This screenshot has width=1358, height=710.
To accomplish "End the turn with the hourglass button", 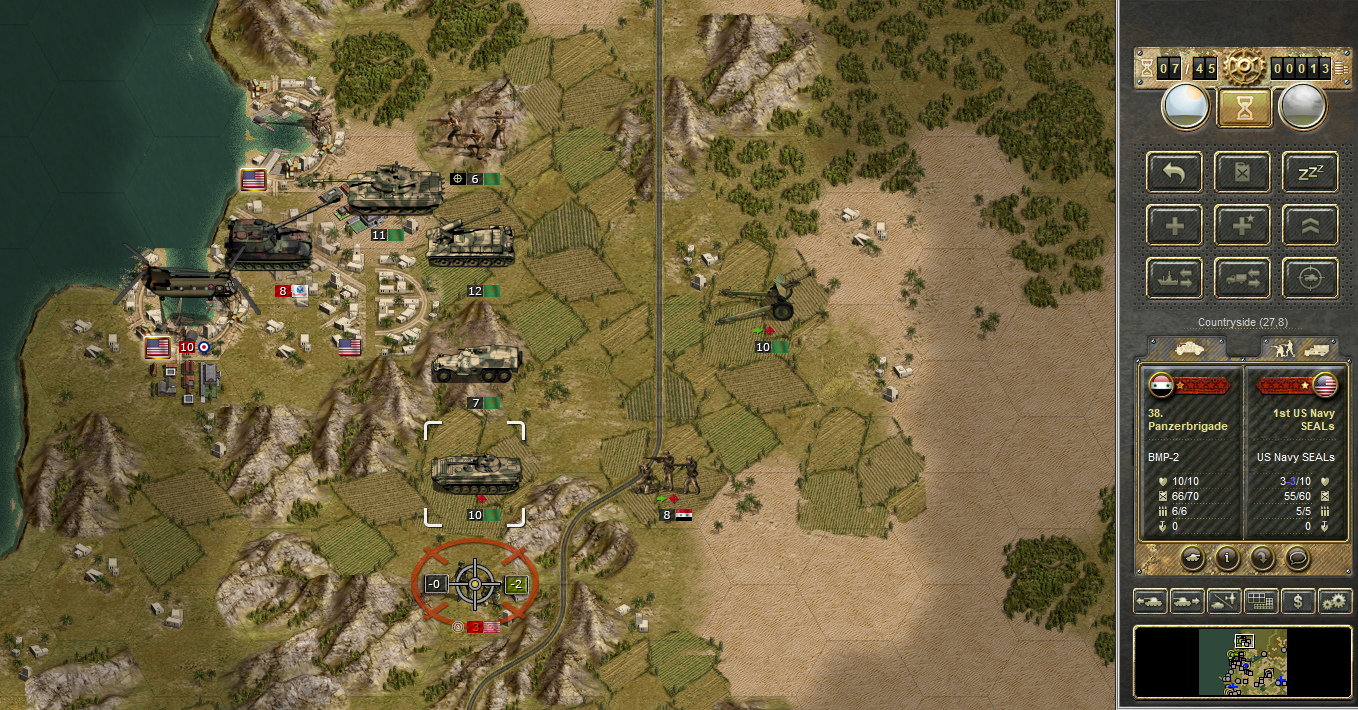I will pyautogui.click(x=1244, y=107).
